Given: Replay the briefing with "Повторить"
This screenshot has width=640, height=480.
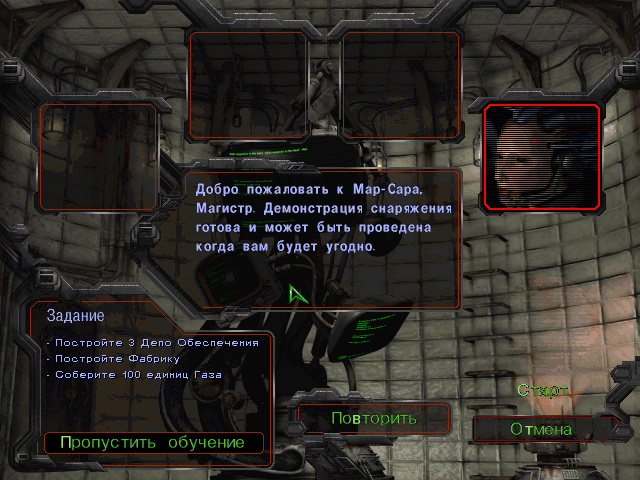Looking at the screenshot, I should [375, 418].
